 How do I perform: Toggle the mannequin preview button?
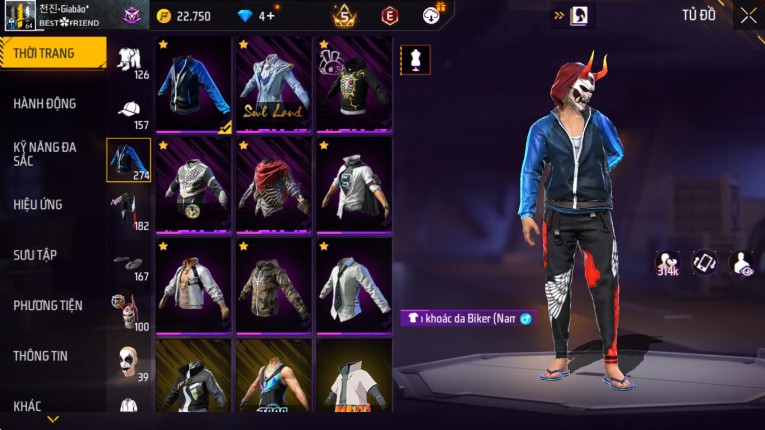pos(416,59)
